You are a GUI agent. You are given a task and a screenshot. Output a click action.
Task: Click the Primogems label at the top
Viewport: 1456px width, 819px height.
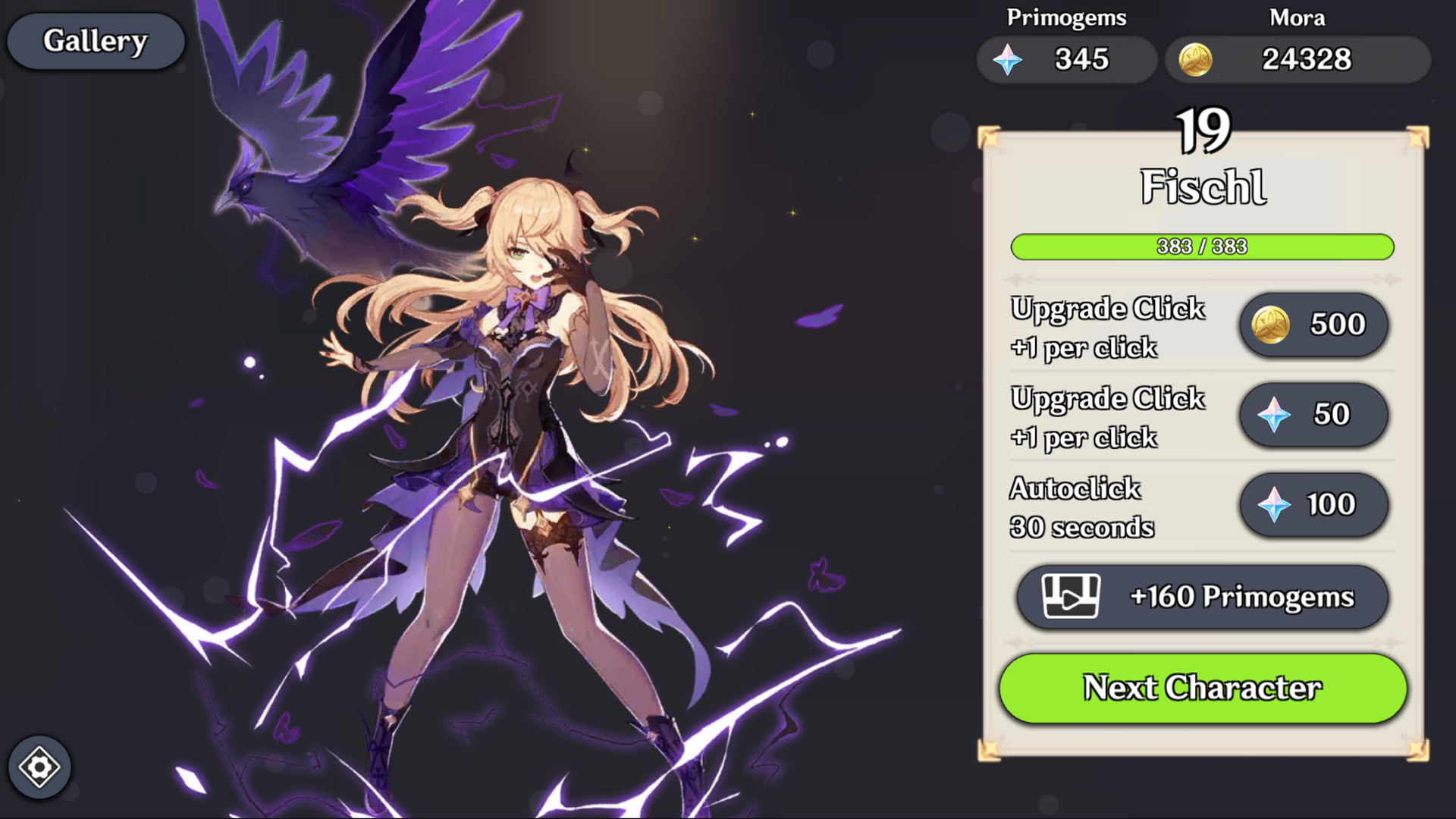(1066, 18)
